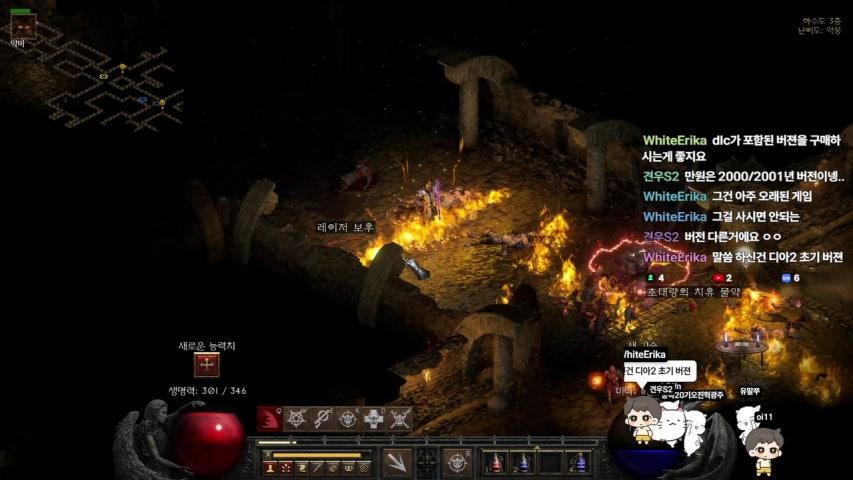853x480 pixels.
Task: Click the red character icon in mini menu
Action: (x=270, y=467)
